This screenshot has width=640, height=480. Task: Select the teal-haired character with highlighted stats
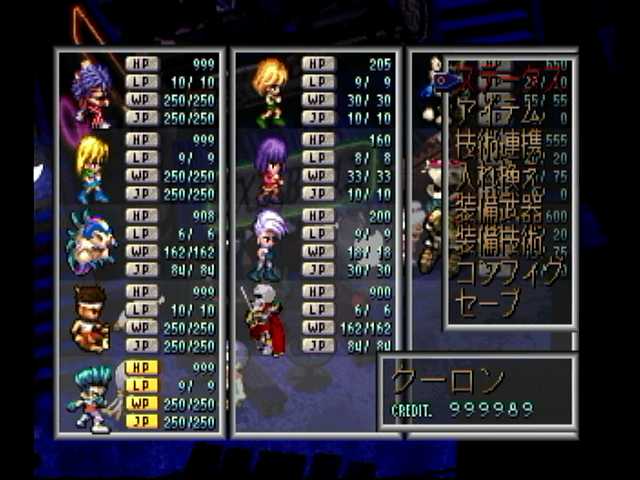pos(92,396)
